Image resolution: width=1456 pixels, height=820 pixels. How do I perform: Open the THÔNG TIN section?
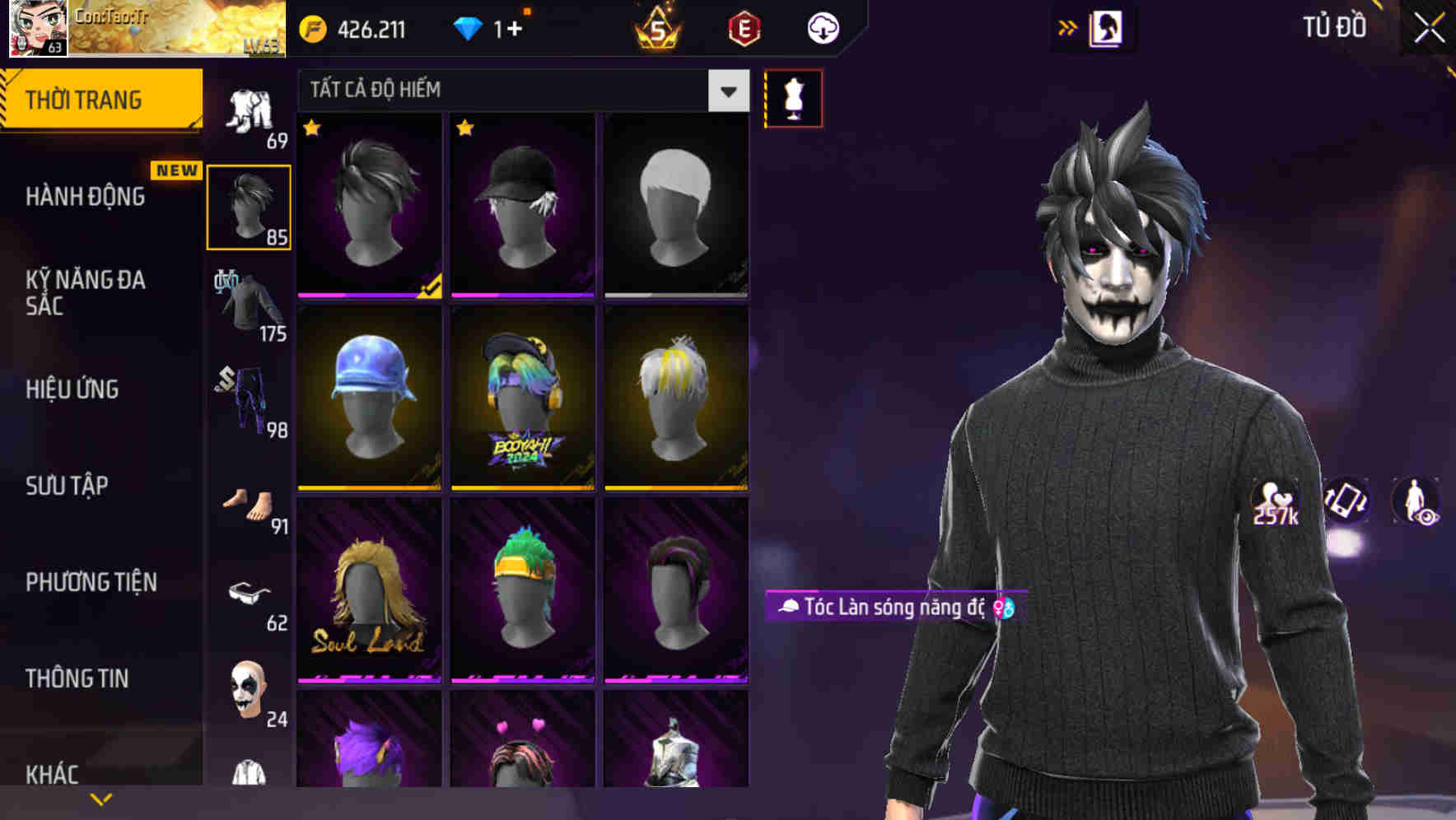point(76,678)
